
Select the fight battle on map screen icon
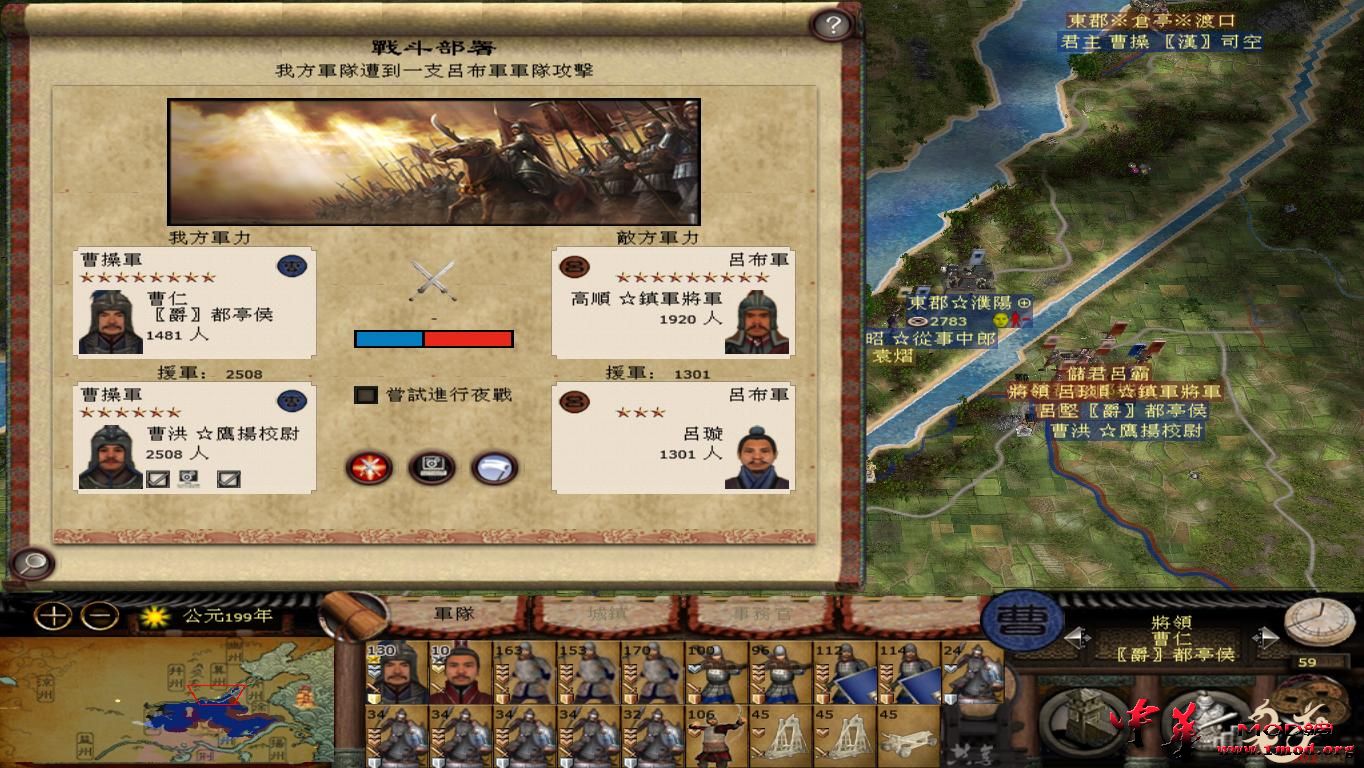[430, 468]
